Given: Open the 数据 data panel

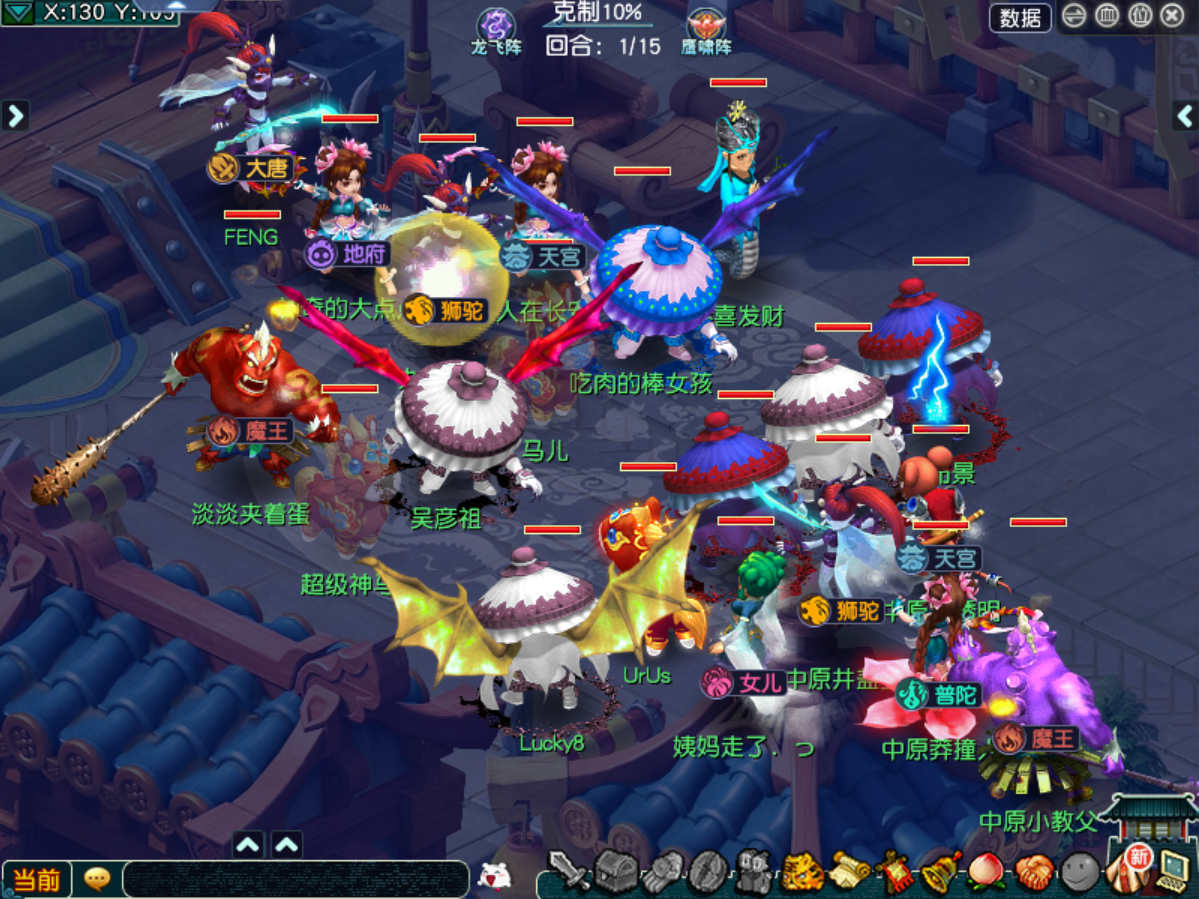Looking at the screenshot, I should pos(1020,17).
